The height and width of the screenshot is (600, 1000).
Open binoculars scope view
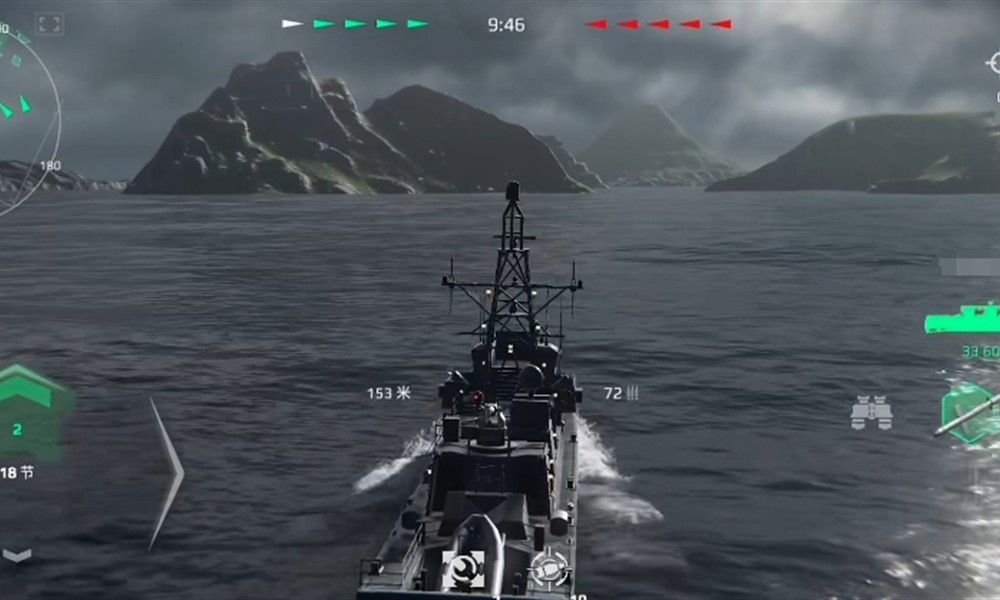click(871, 412)
